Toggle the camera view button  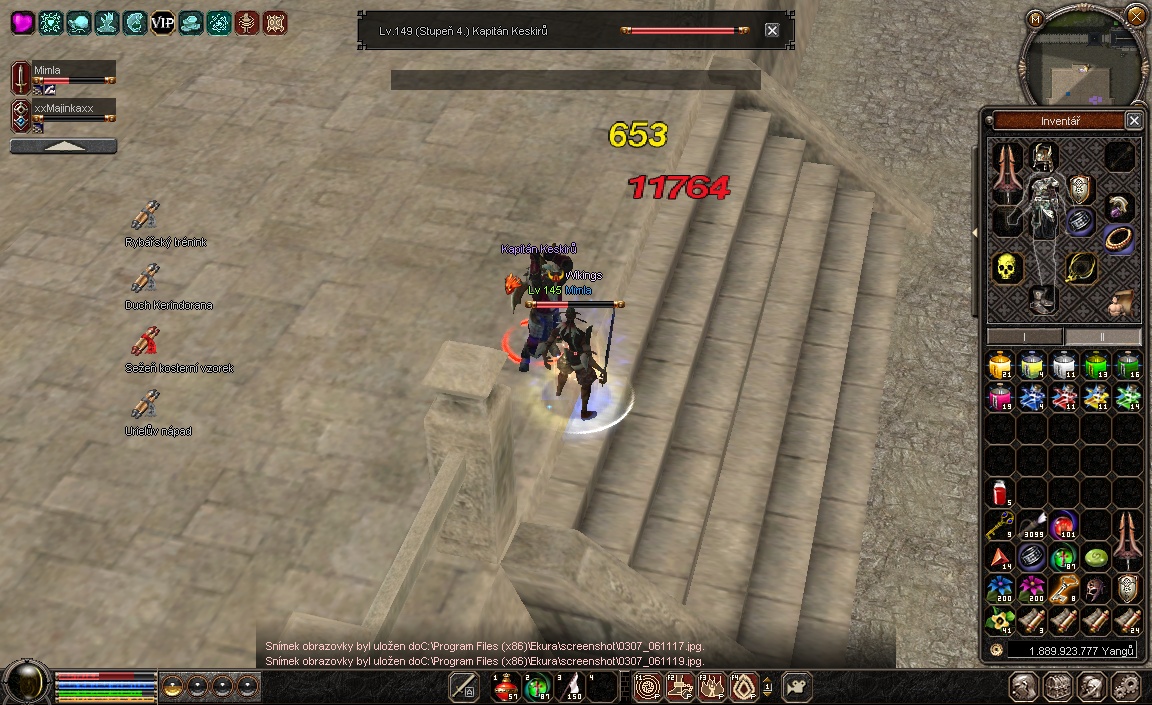point(797,687)
